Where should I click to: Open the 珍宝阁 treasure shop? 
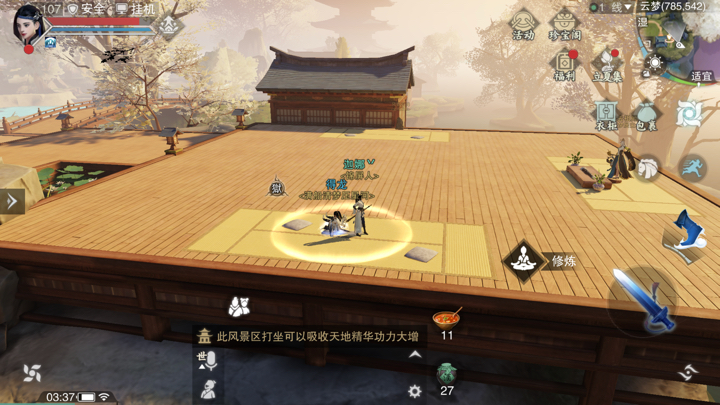coord(565,23)
